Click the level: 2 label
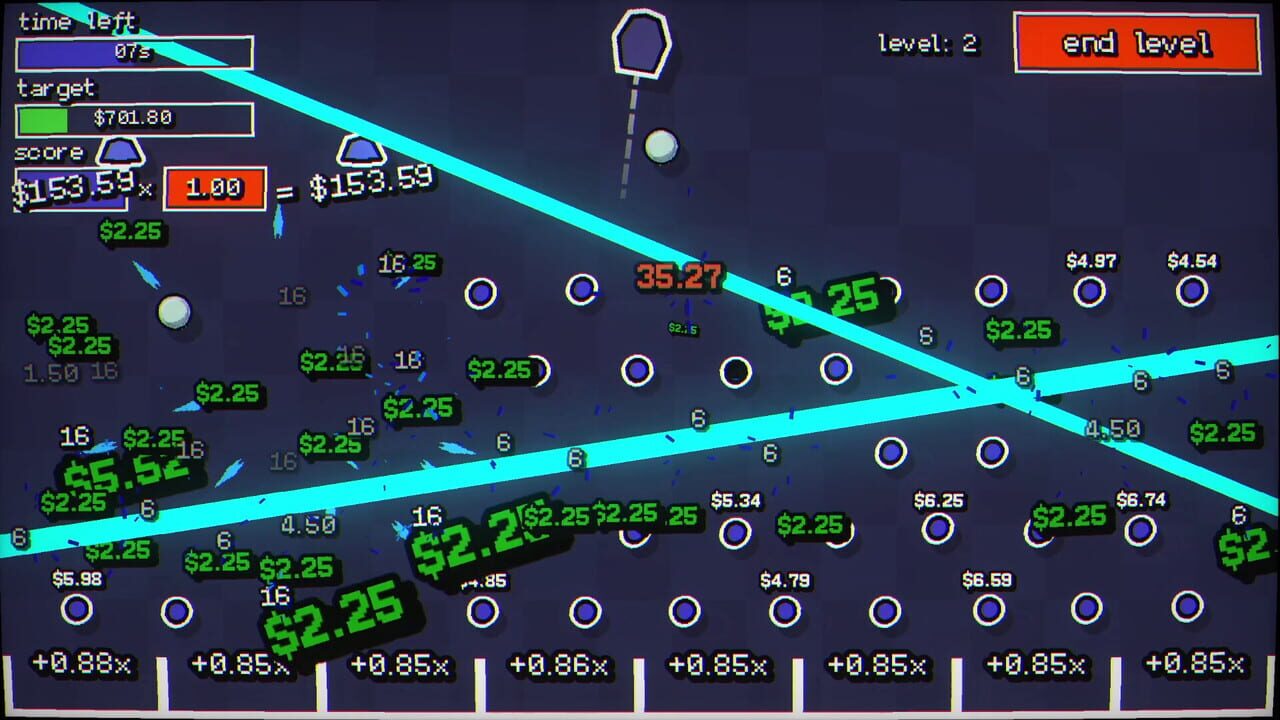The height and width of the screenshot is (720, 1280). tap(926, 44)
